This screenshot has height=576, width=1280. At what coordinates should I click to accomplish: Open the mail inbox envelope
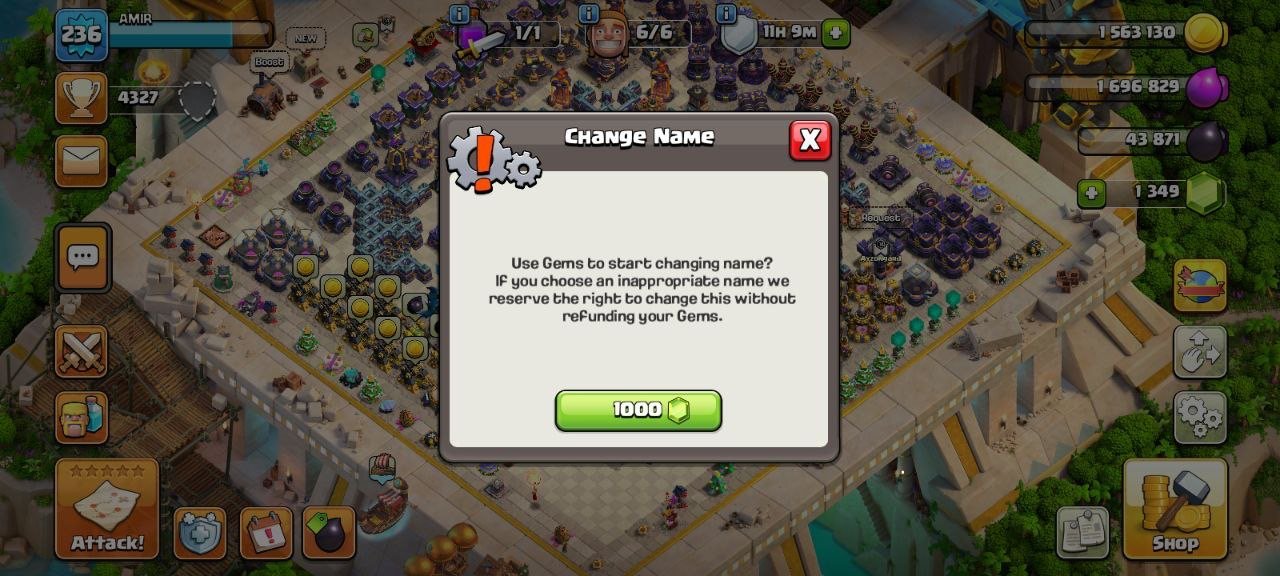coord(81,160)
